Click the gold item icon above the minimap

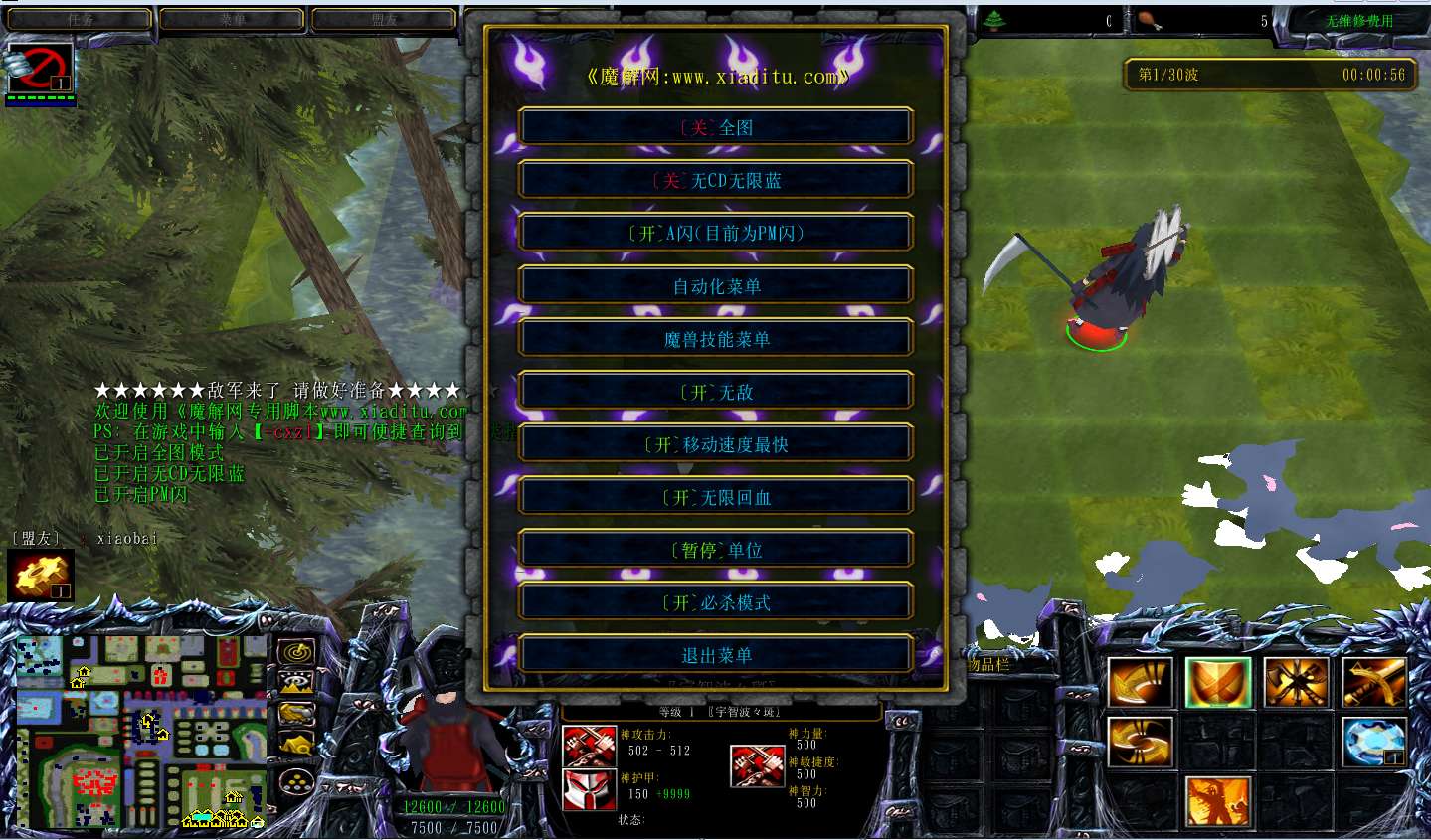(x=40, y=576)
